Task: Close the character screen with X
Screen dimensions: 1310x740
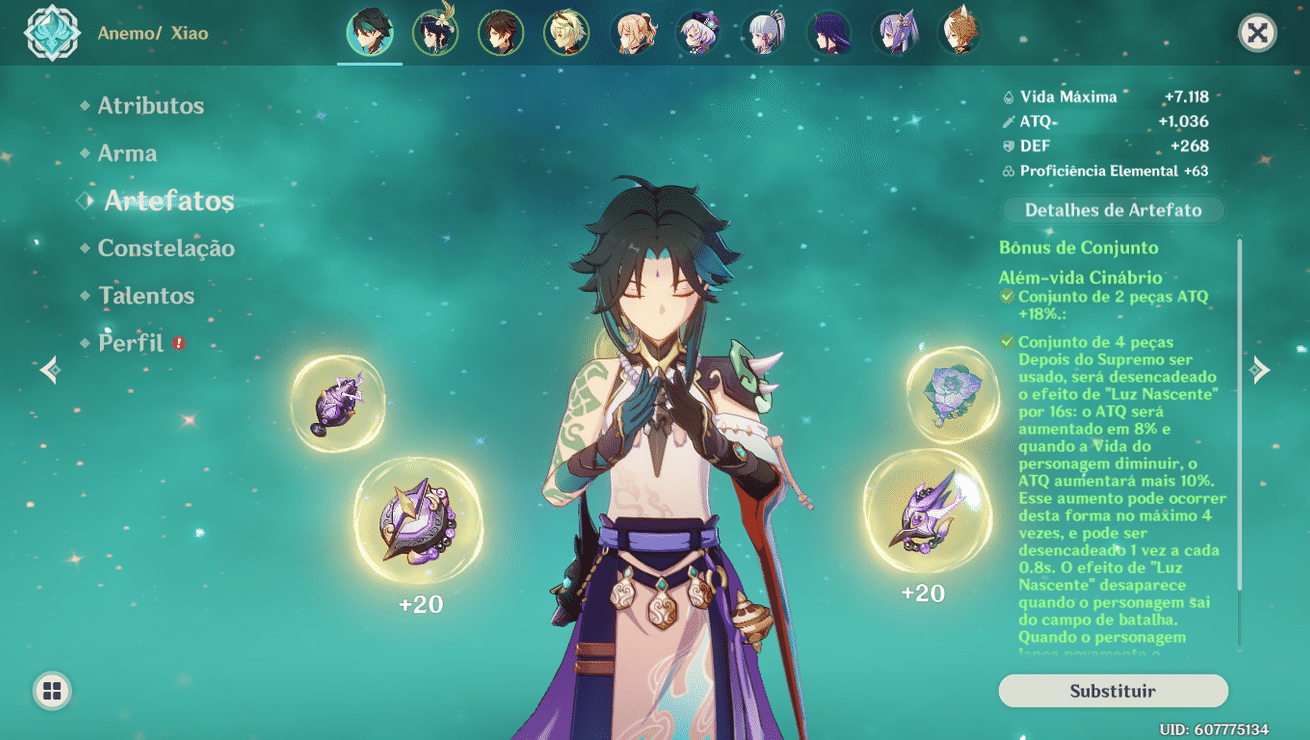Action: tap(1257, 33)
